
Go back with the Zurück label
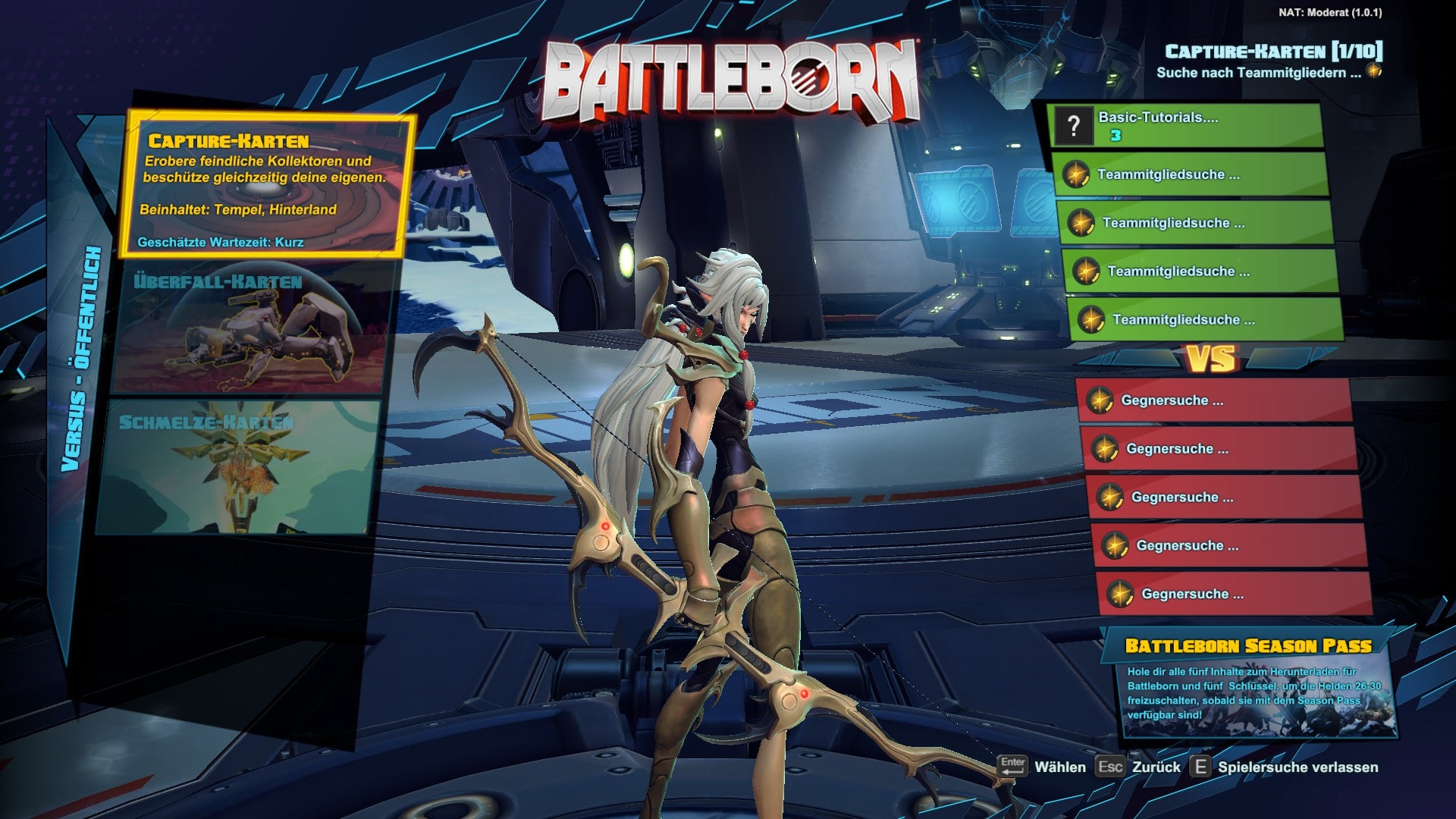[x=1156, y=767]
